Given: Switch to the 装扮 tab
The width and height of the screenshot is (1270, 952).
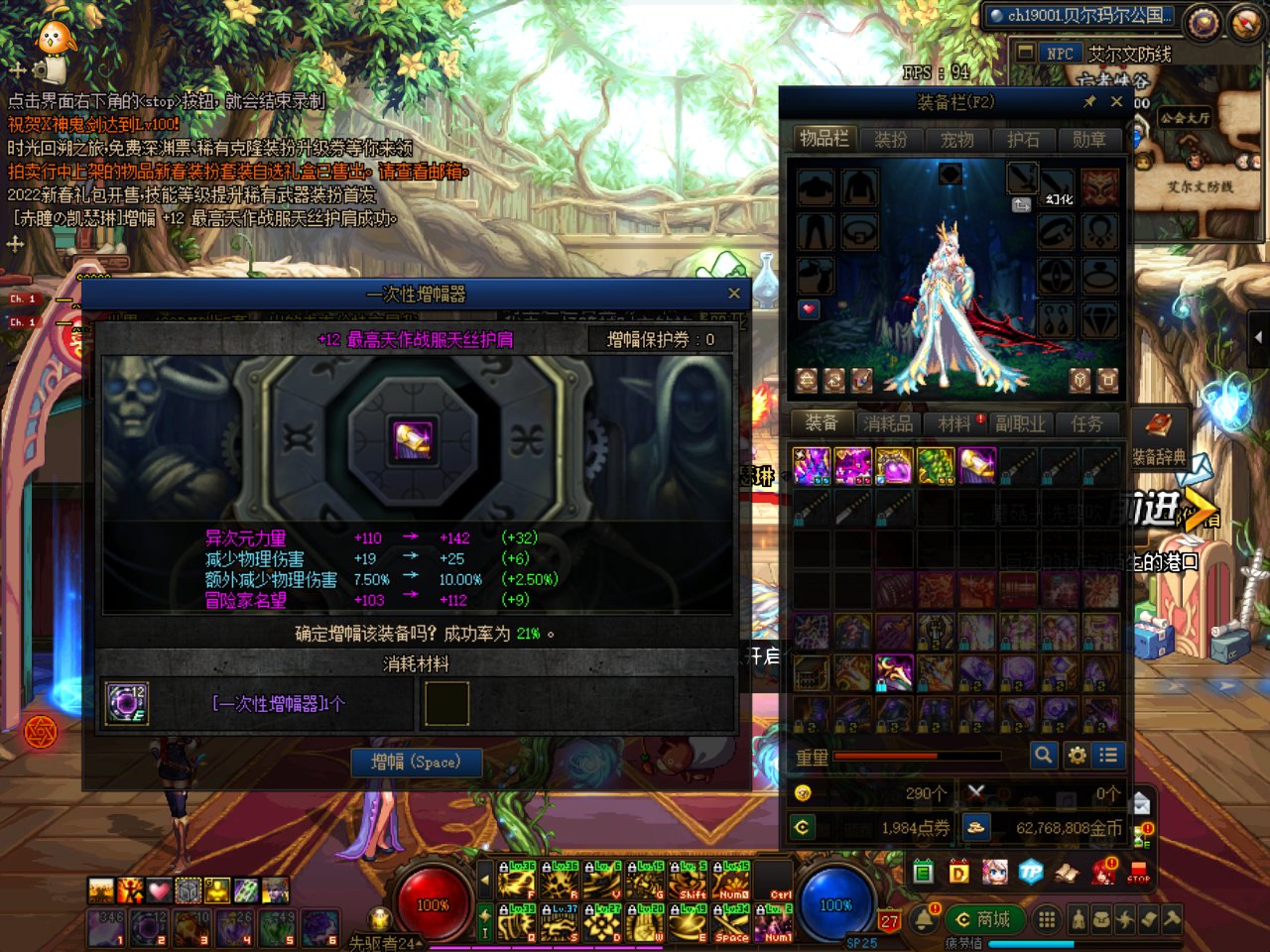Looking at the screenshot, I should point(890,140).
